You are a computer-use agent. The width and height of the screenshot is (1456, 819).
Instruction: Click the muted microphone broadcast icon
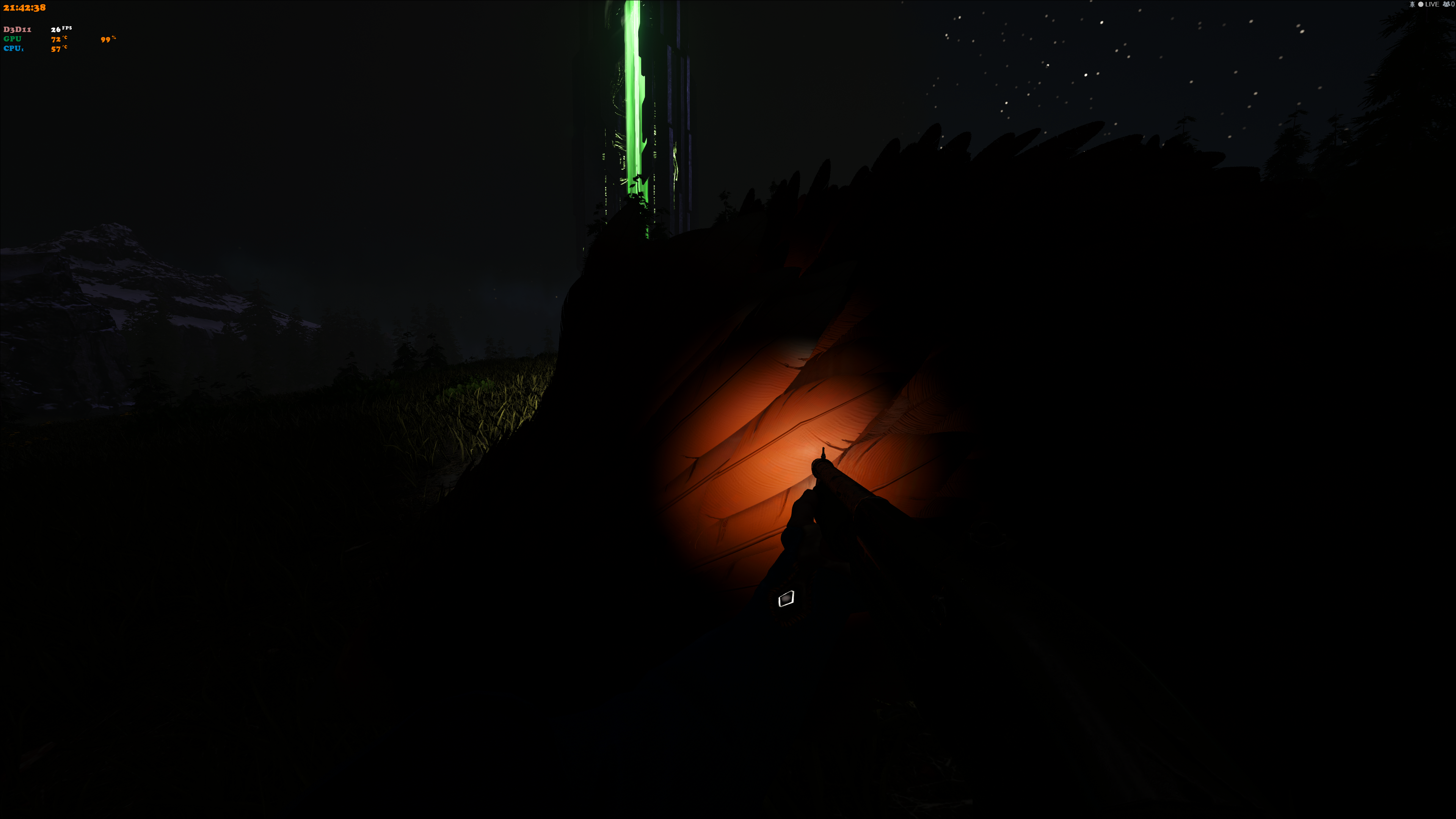click(x=1412, y=5)
